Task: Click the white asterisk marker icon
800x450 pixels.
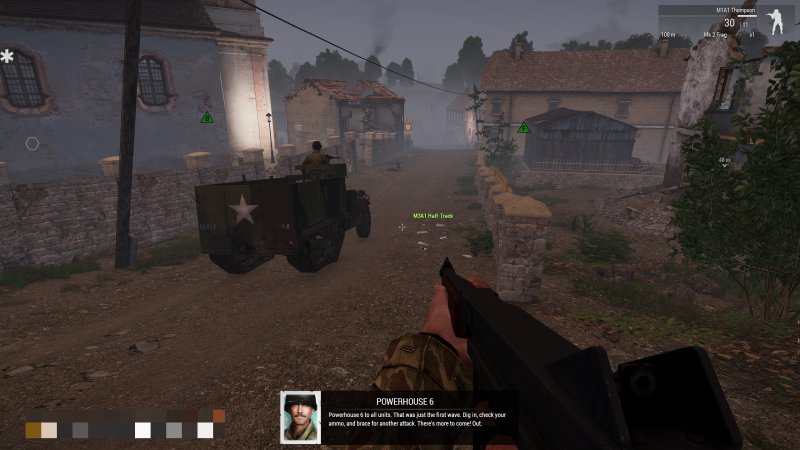Action: [x=7, y=57]
